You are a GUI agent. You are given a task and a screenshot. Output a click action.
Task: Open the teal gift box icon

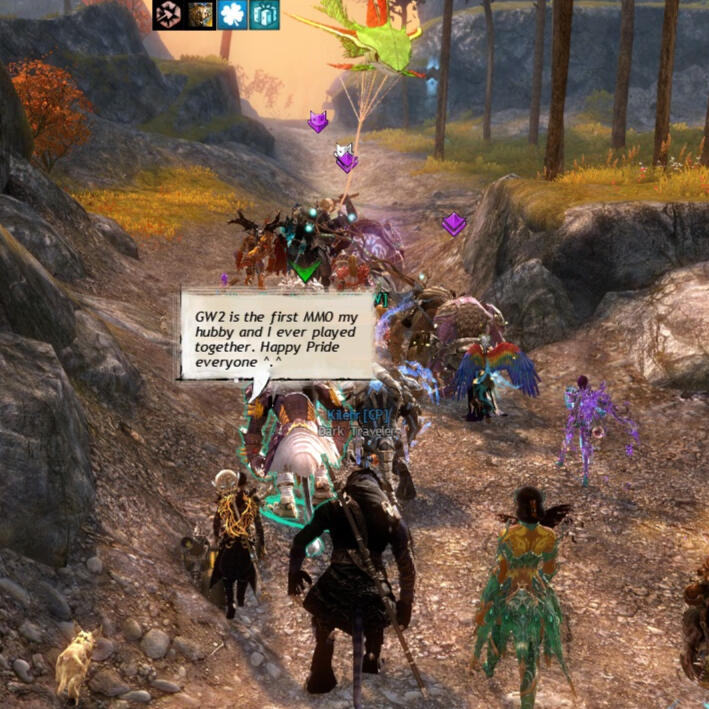coord(264,15)
